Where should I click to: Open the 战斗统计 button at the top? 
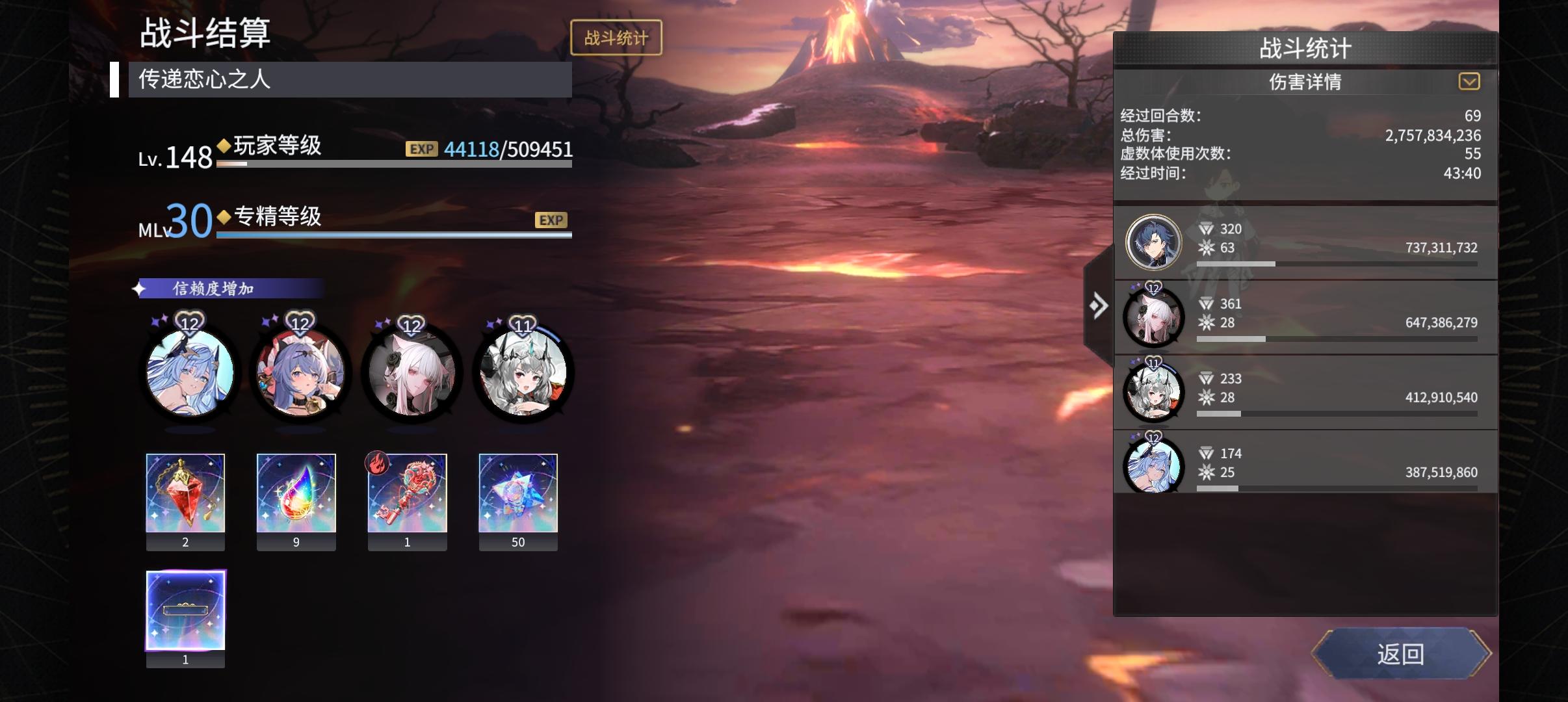point(615,37)
